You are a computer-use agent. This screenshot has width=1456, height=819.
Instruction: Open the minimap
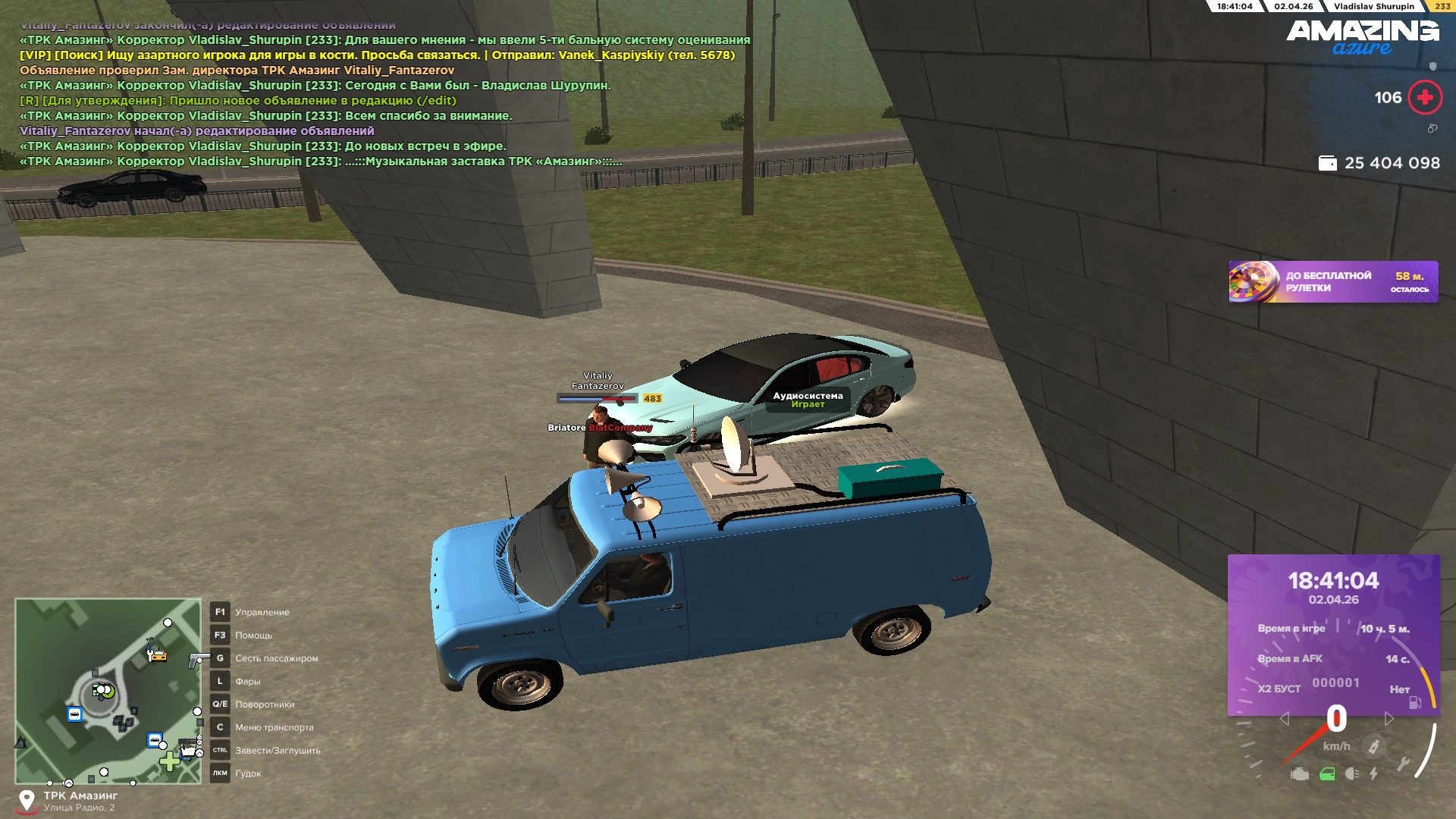(x=108, y=690)
